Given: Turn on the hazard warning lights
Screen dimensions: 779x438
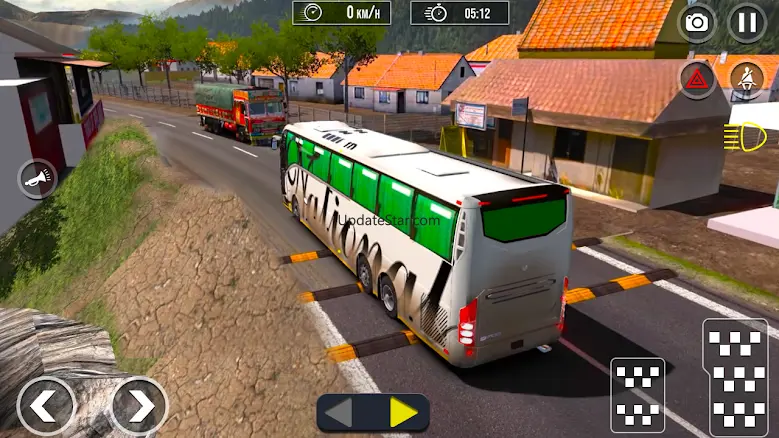Looking at the screenshot, I should [x=698, y=80].
